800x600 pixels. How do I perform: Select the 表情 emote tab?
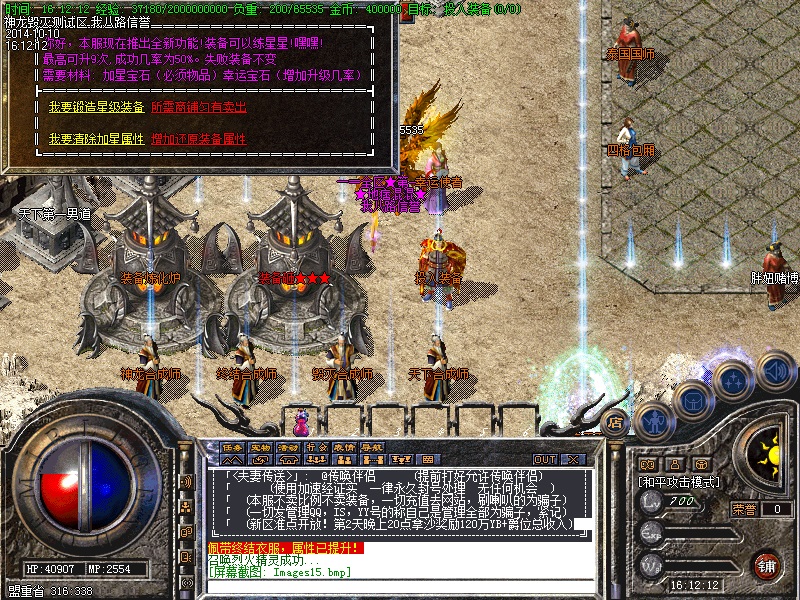click(x=344, y=447)
